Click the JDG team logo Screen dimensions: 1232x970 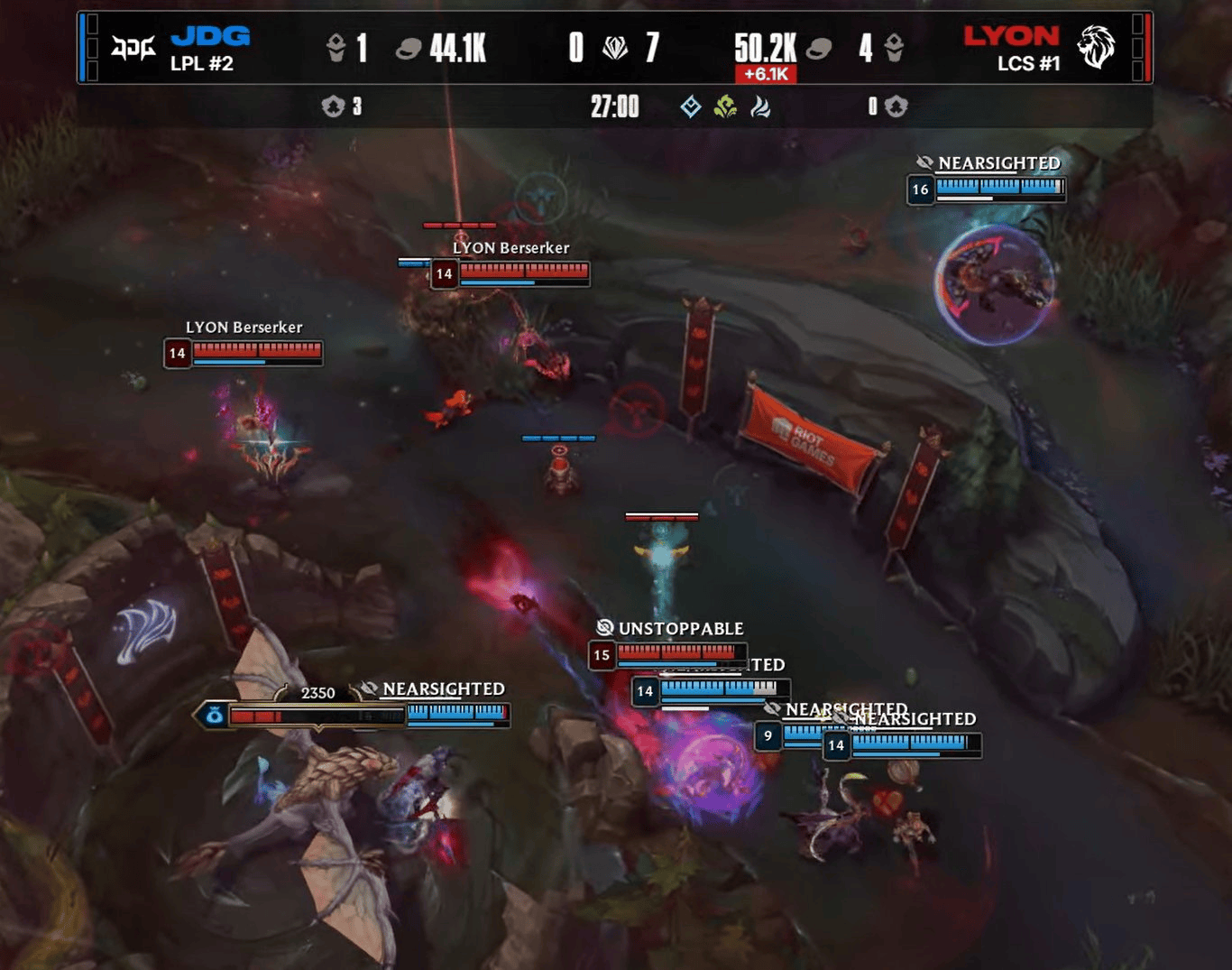pyautogui.click(x=133, y=47)
